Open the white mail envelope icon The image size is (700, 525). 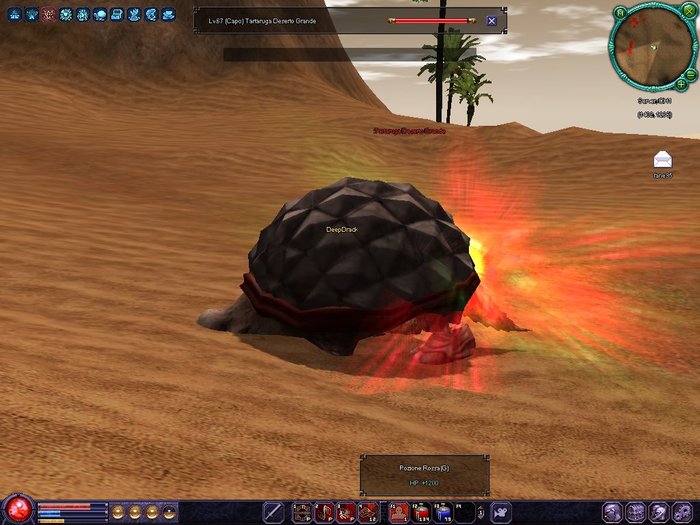point(662,159)
